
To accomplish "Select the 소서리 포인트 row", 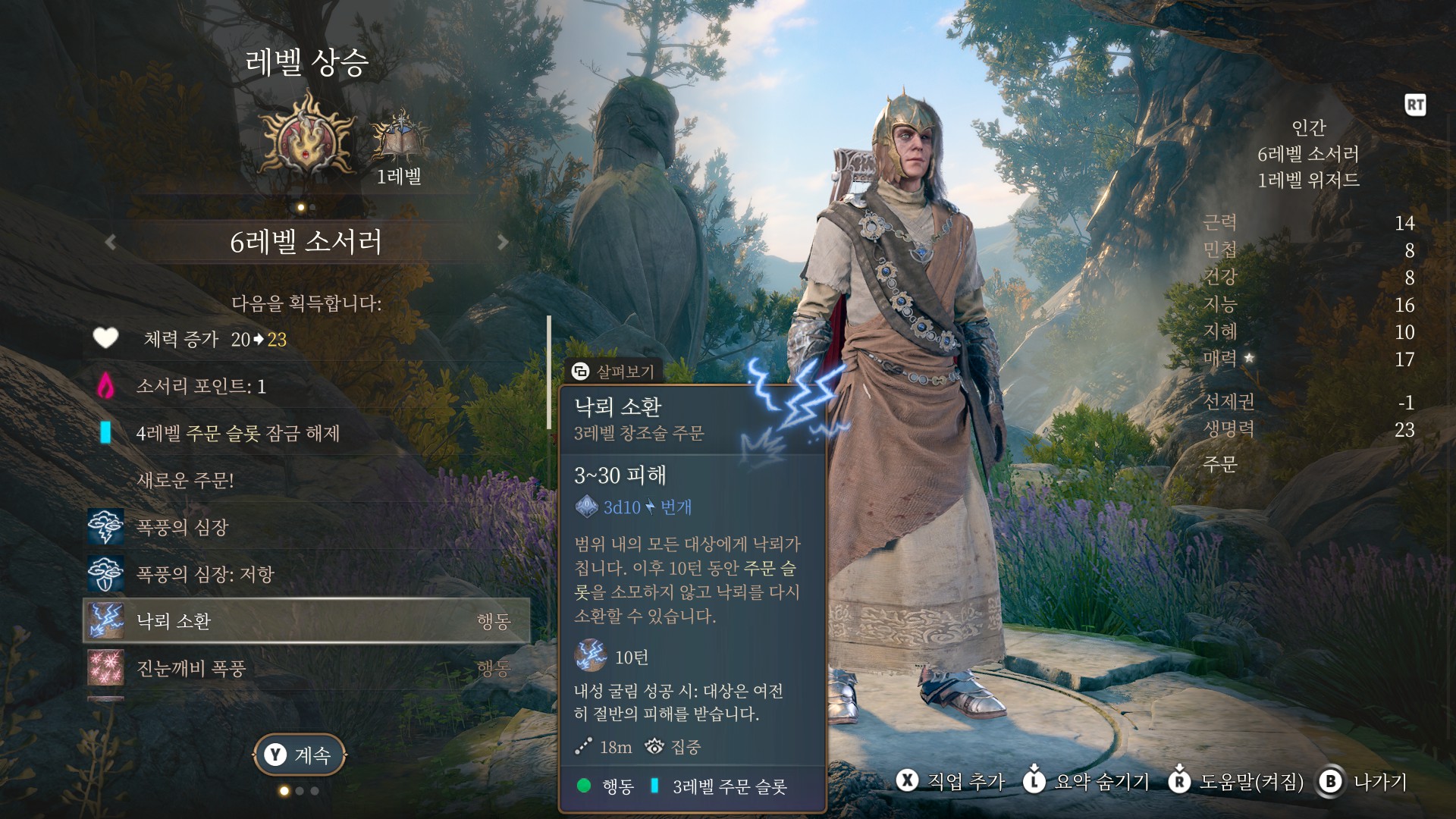I will (x=305, y=386).
